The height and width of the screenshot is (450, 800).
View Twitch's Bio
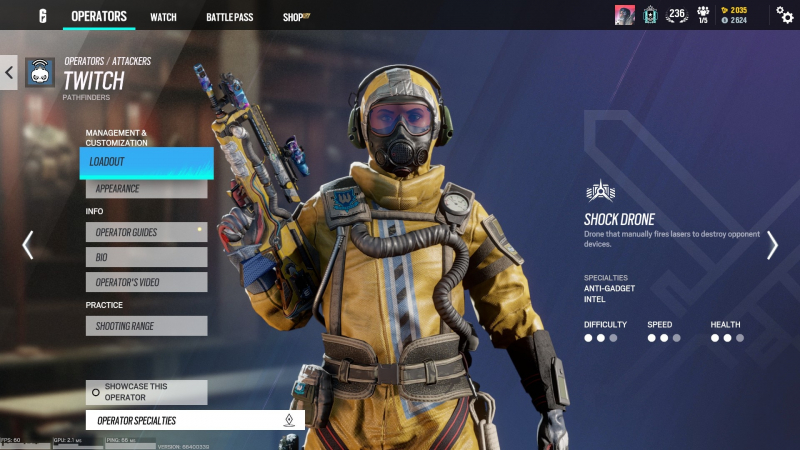(146, 257)
